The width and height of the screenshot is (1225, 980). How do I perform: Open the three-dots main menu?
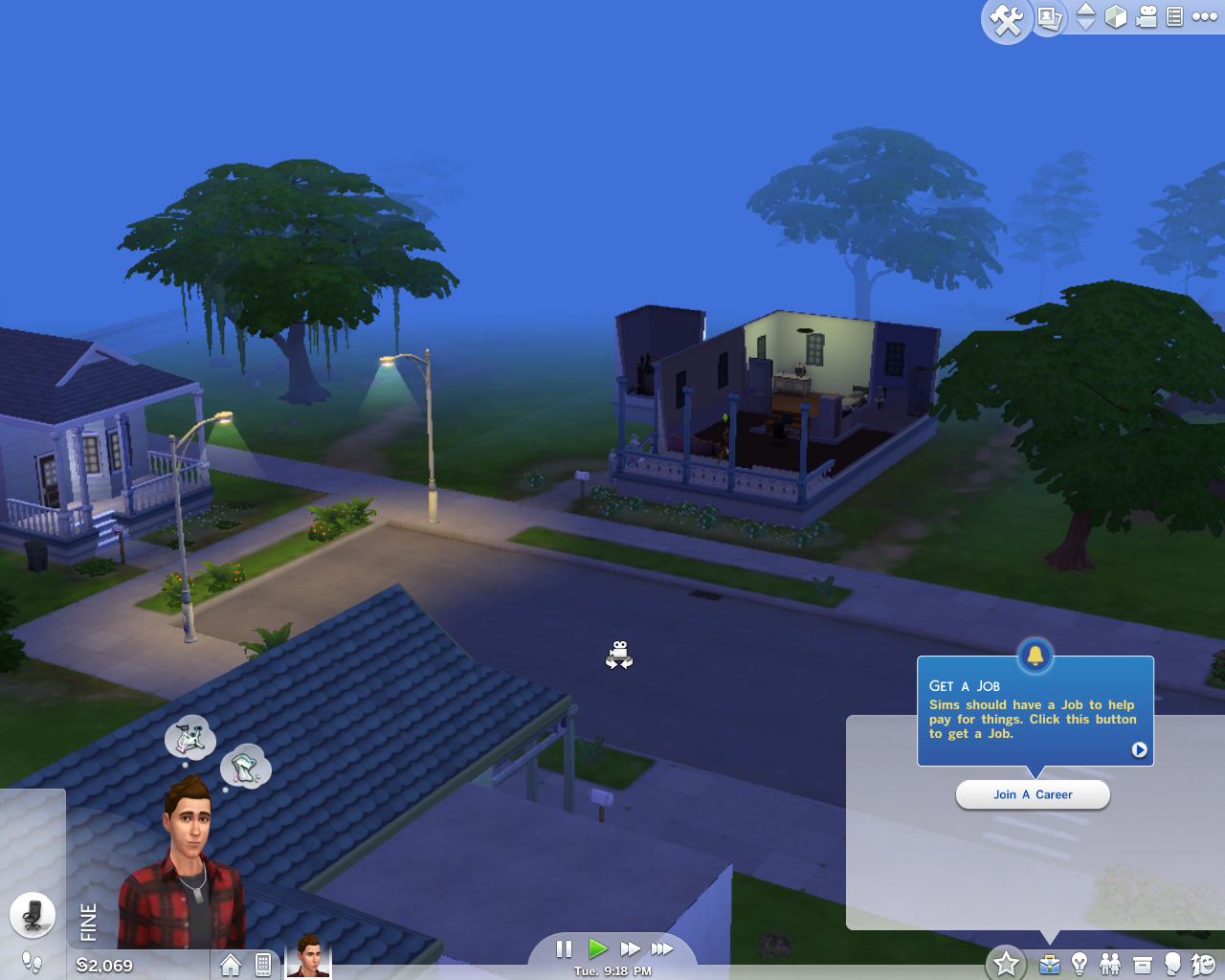(x=1204, y=16)
